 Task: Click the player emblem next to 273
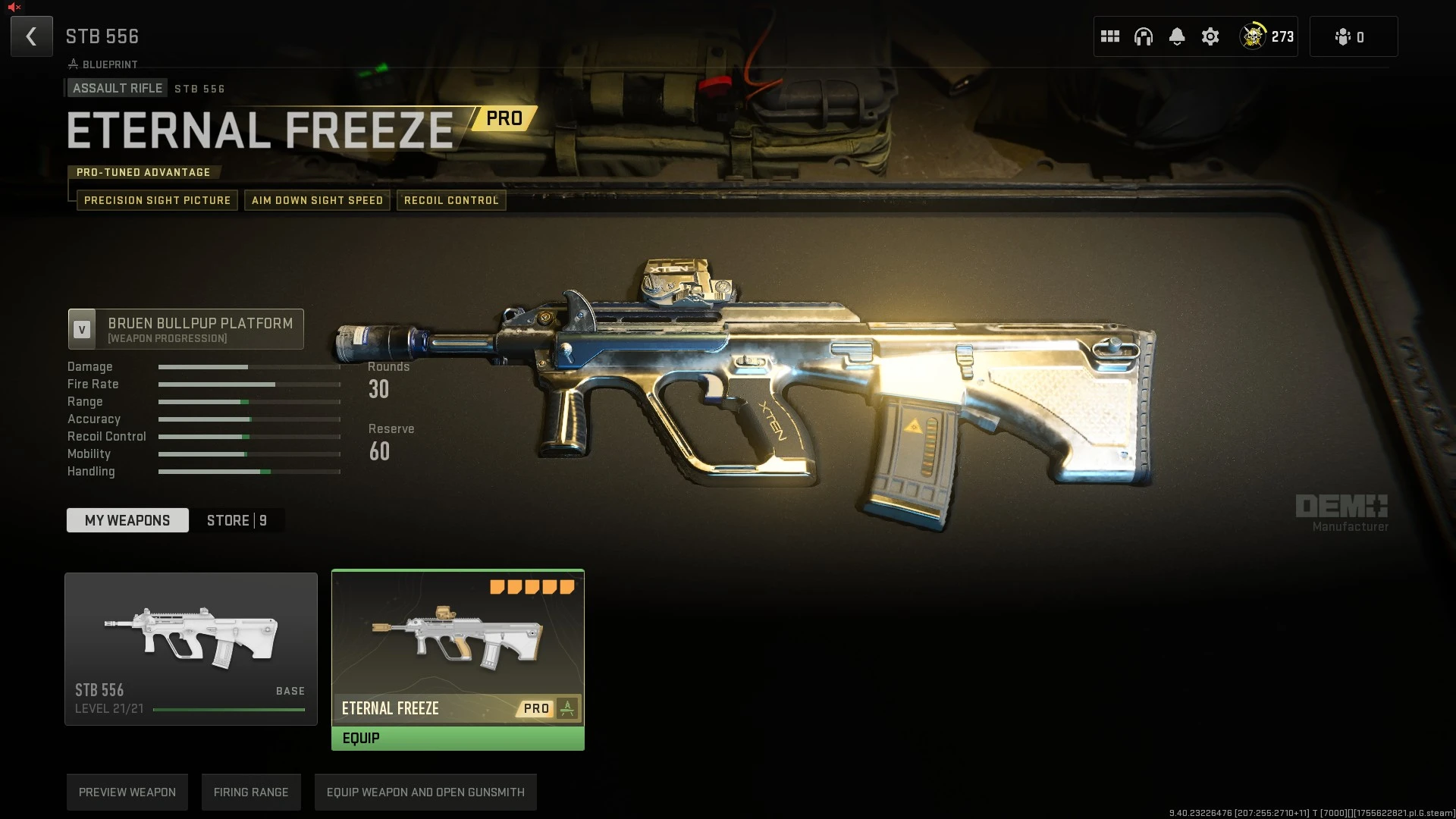1253,36
